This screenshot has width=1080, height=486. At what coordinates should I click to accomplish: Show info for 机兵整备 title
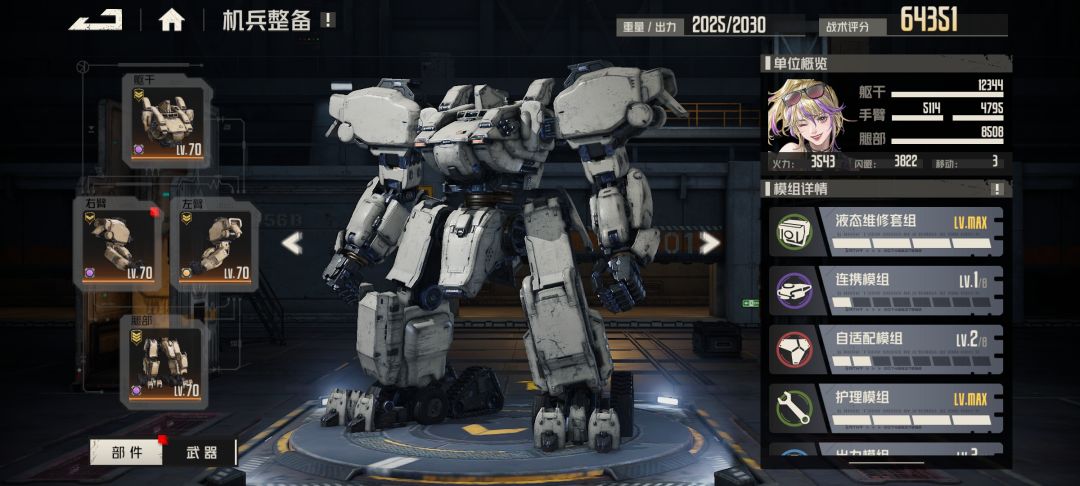click(x=328, y=20)
